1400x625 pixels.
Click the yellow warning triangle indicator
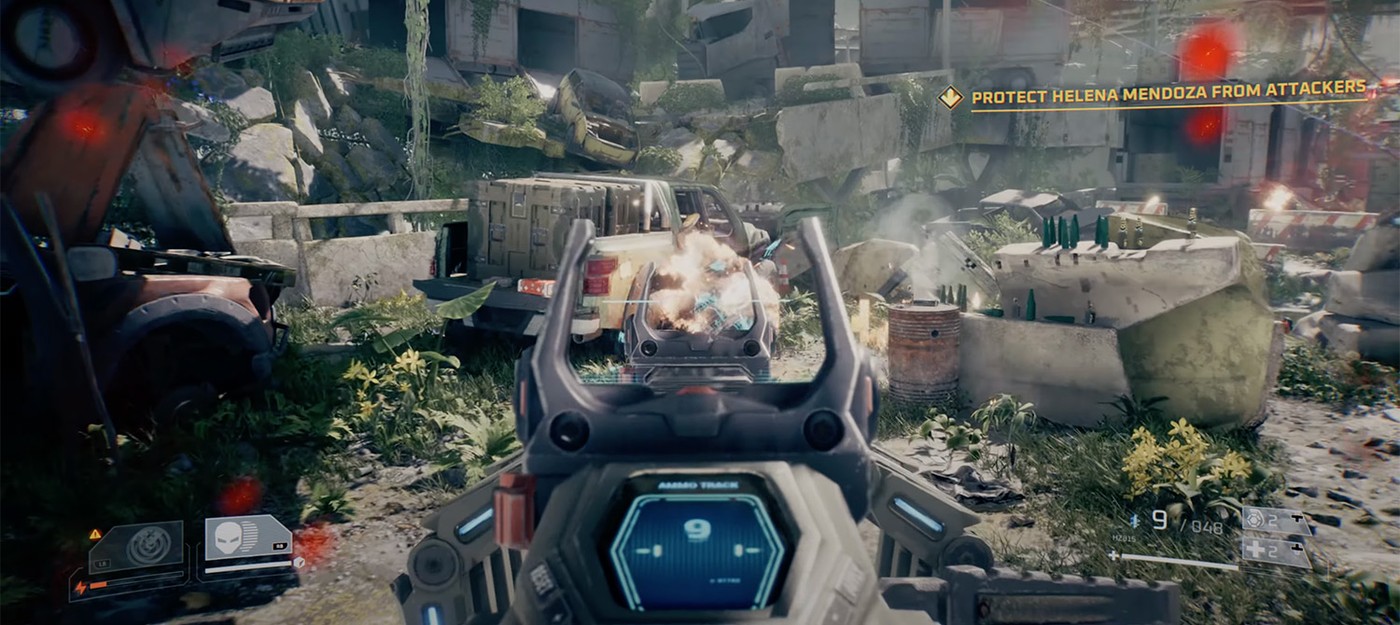pos(96,535)
